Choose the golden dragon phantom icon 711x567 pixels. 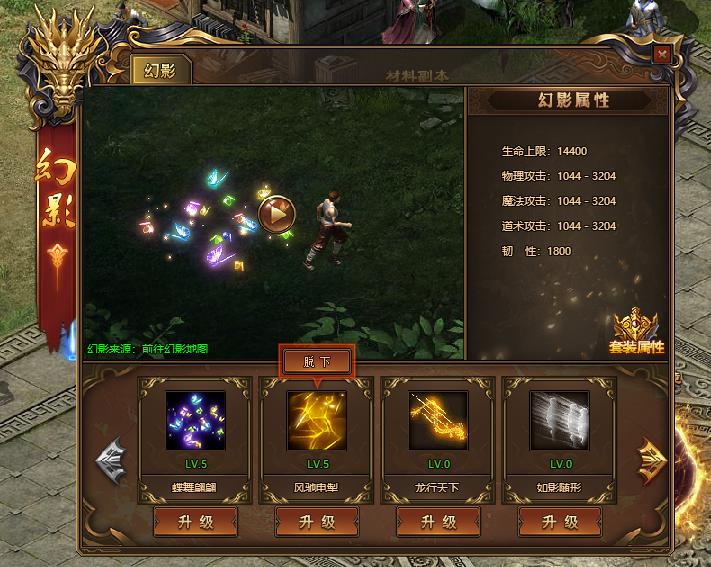point(437,420)
